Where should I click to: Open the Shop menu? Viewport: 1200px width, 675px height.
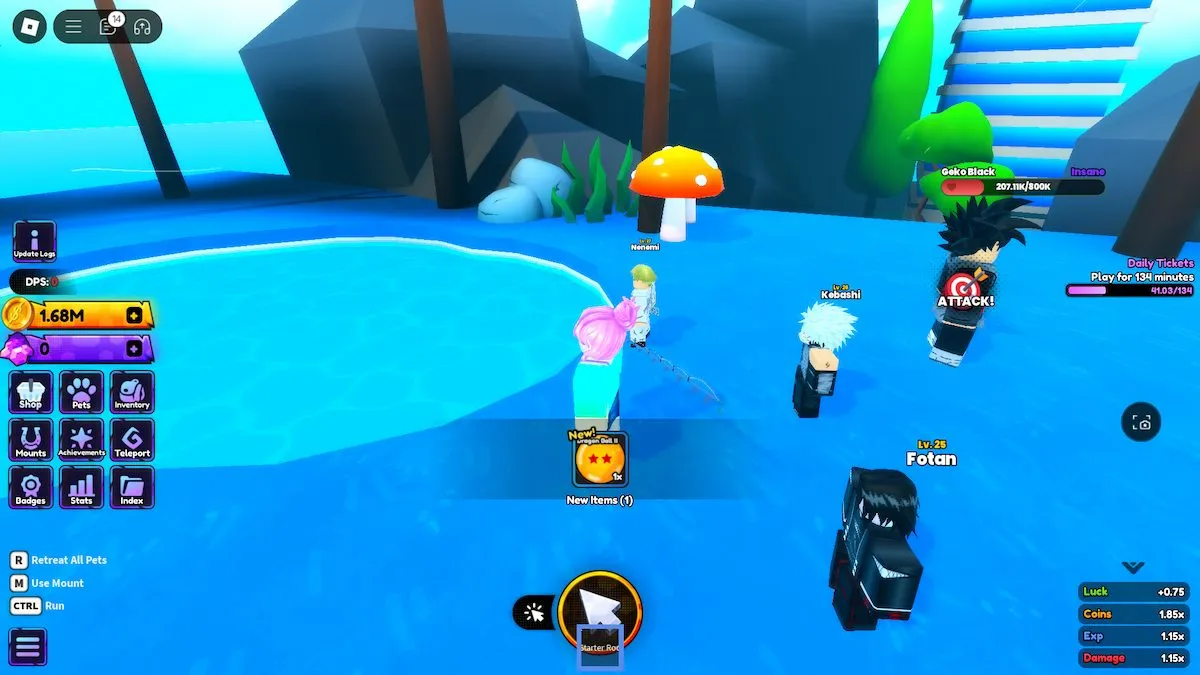(31, 392)
